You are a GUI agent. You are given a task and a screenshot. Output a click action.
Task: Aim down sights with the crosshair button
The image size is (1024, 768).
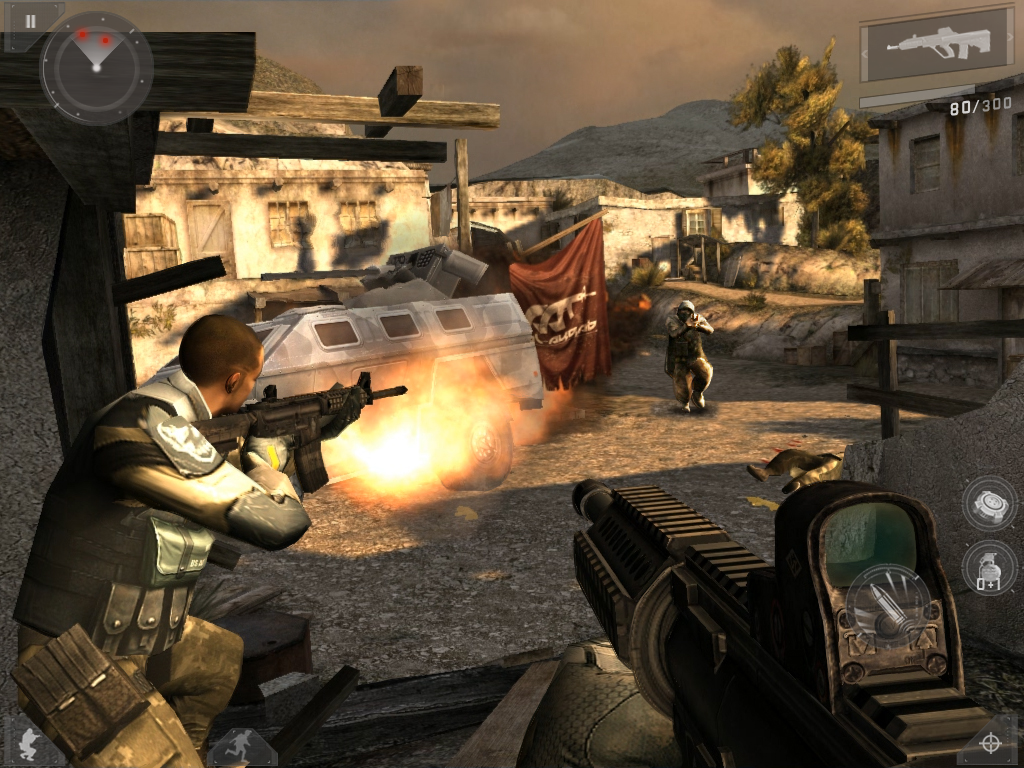(x=990, y=743)
